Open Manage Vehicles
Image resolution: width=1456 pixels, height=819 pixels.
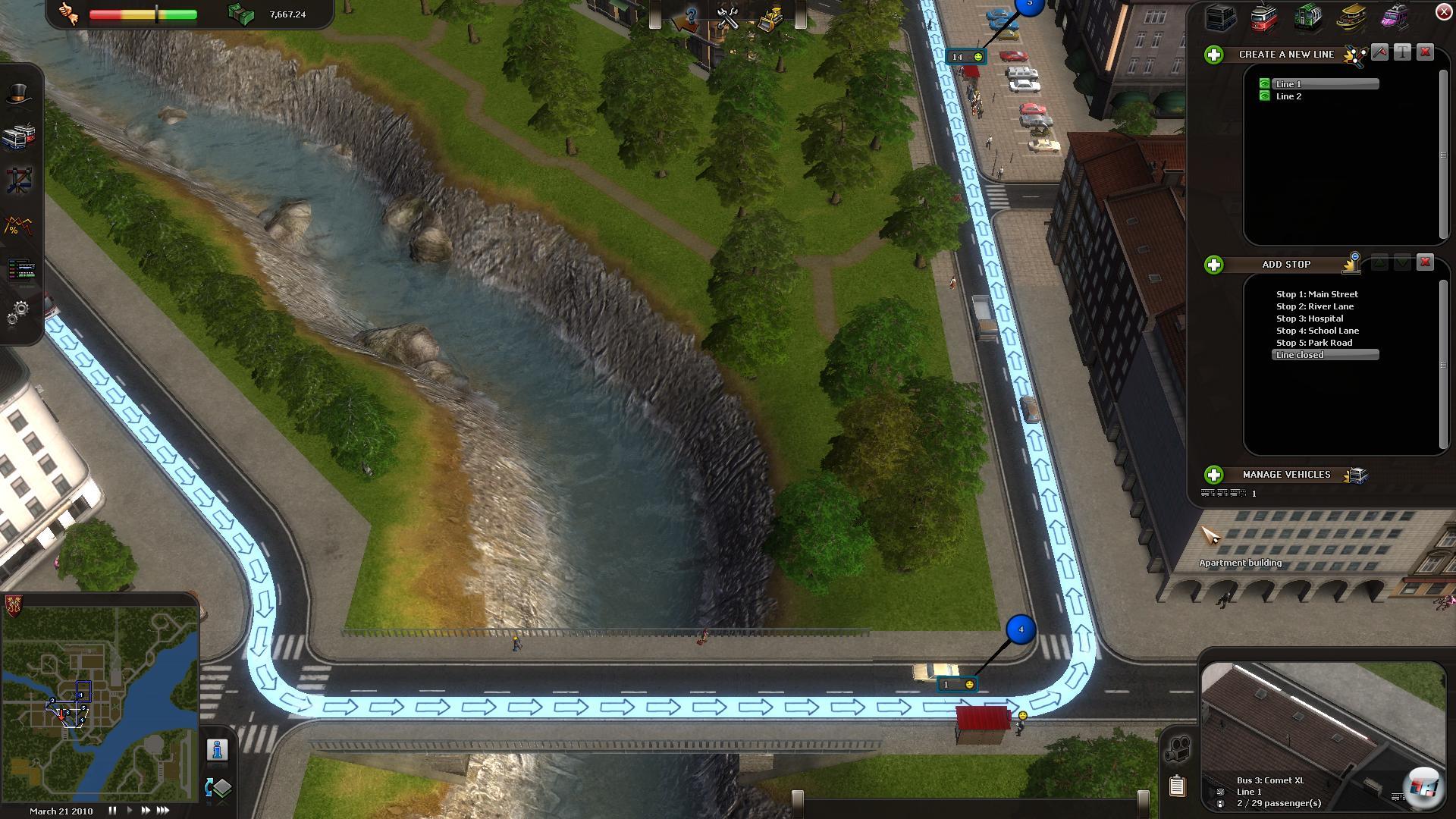(1214, 475)
